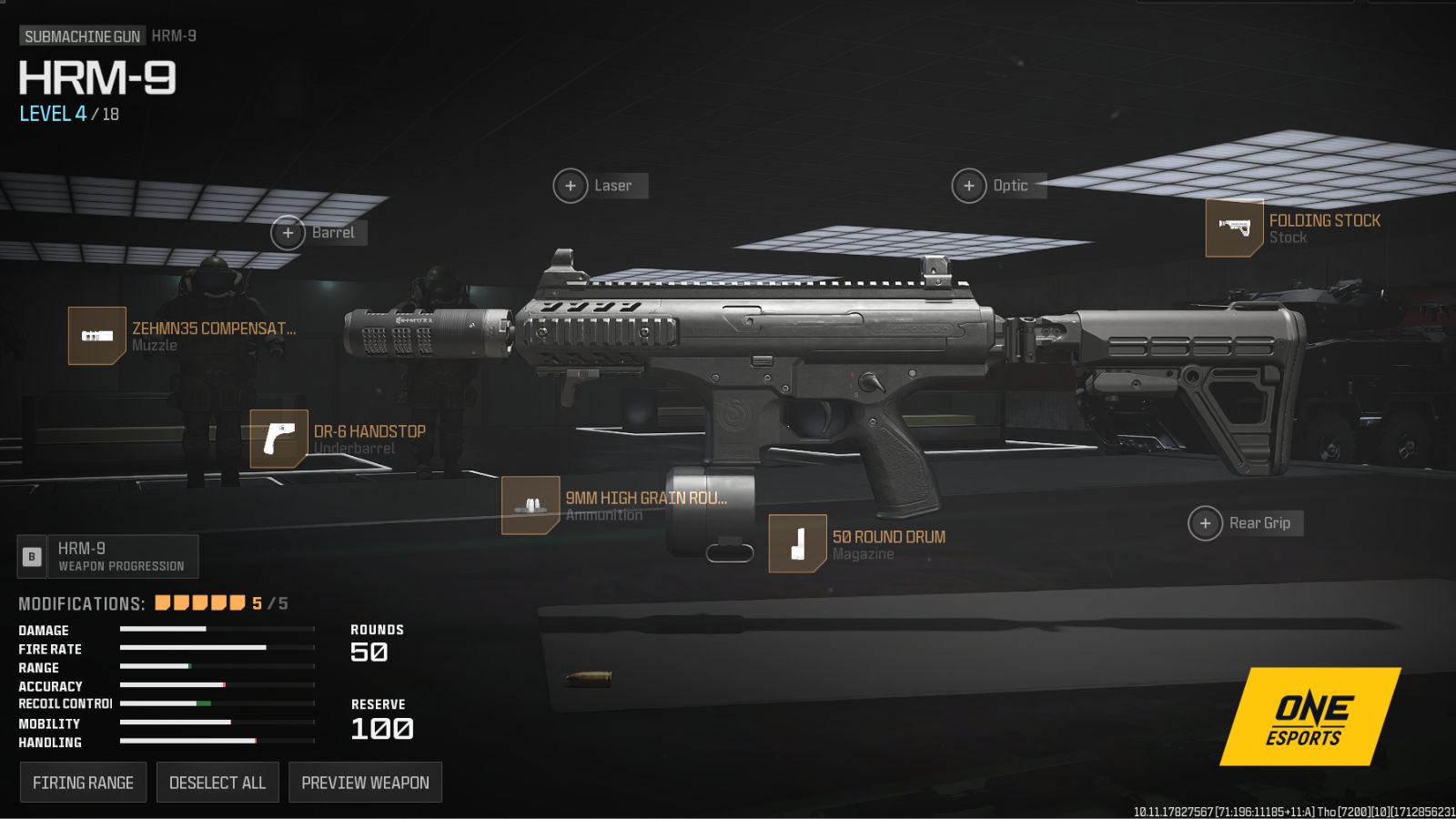
Task: Preview the weapon
Action: pyautogui.click(x=365, y=783)
